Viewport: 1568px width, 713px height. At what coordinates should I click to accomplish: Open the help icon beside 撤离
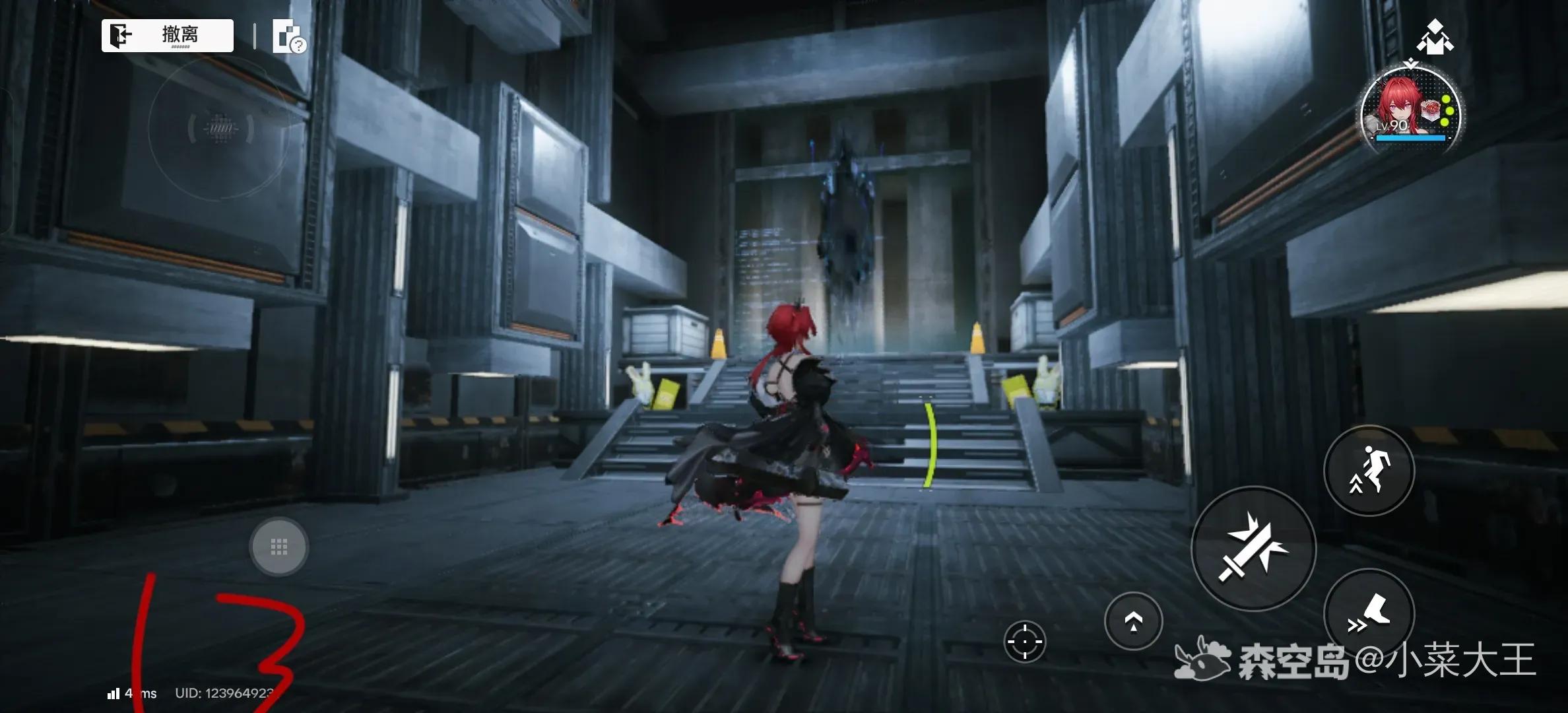point(288,37)
